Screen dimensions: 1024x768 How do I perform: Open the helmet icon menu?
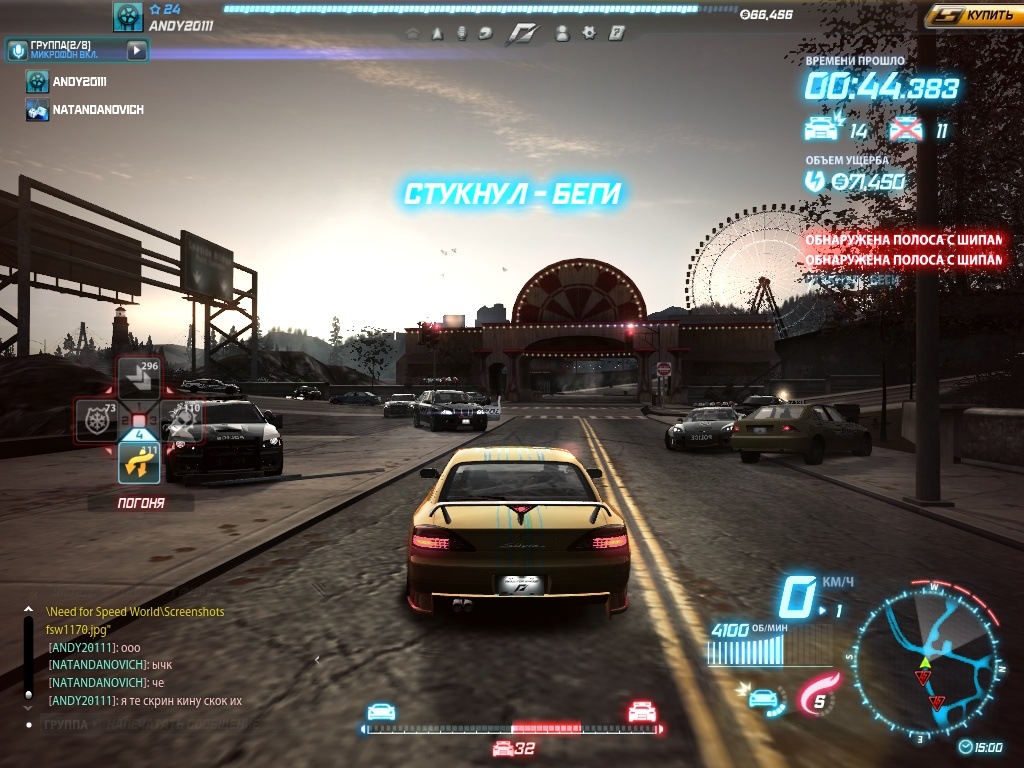coord(485,33)
